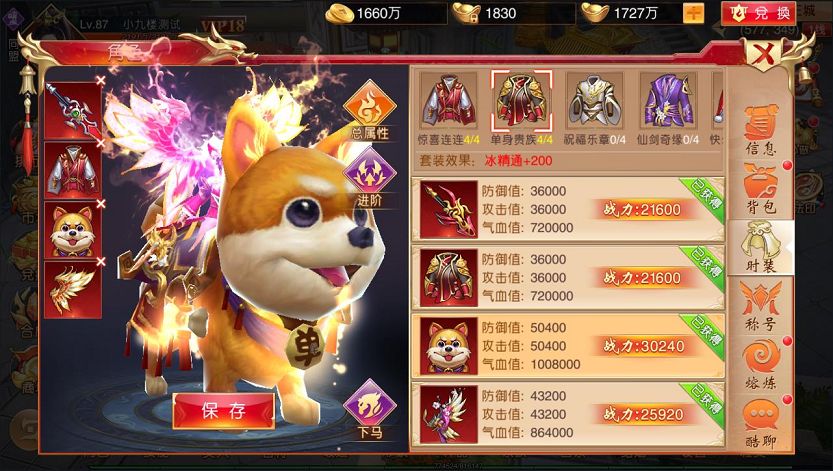Go to the 熔炼 smelting tab
Viewport: 833px width, 471px height.
[x=764, y=362]
